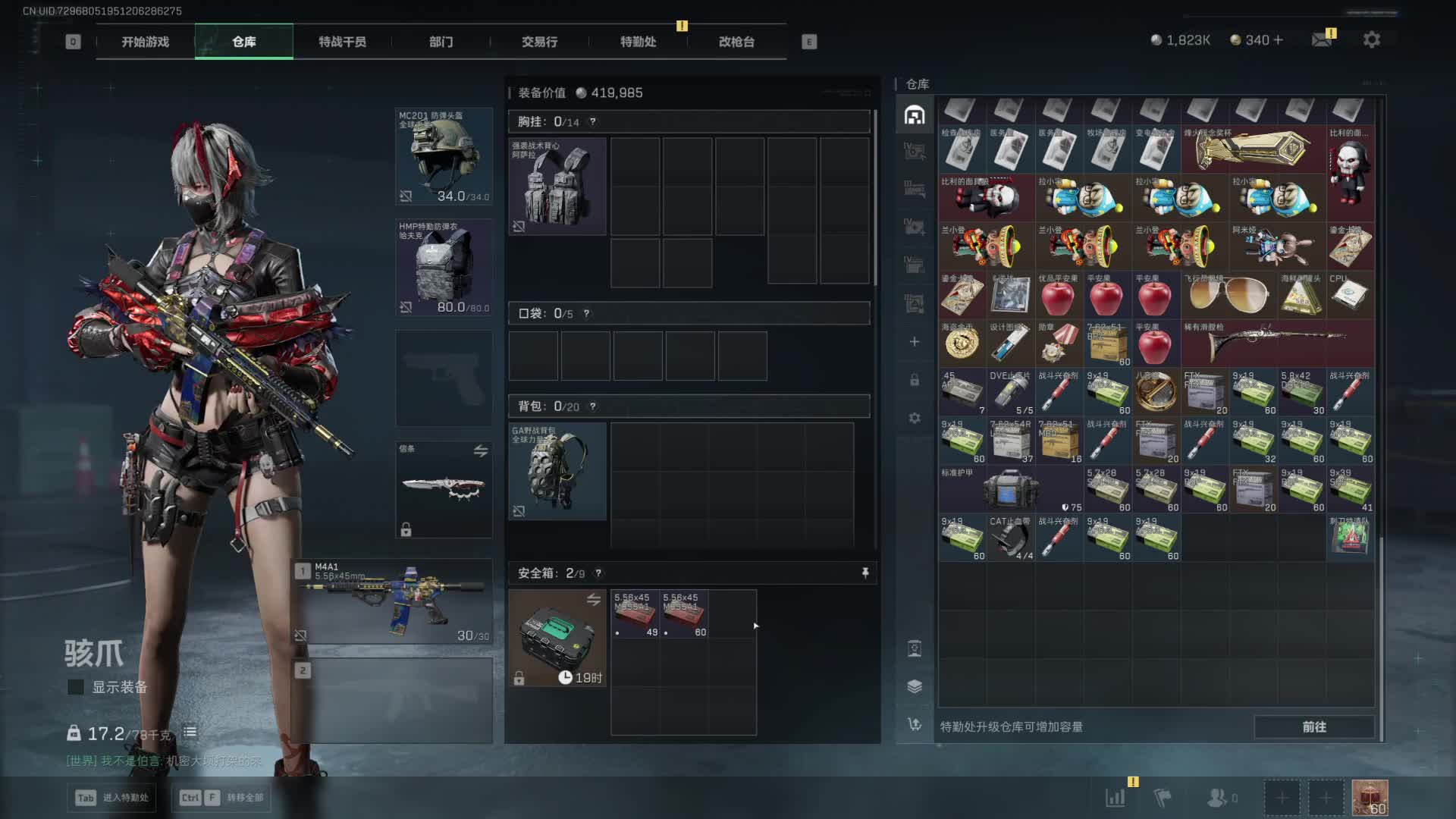Select the 部门 tab
Viewport: 1456px width, 819px height.
441,42
